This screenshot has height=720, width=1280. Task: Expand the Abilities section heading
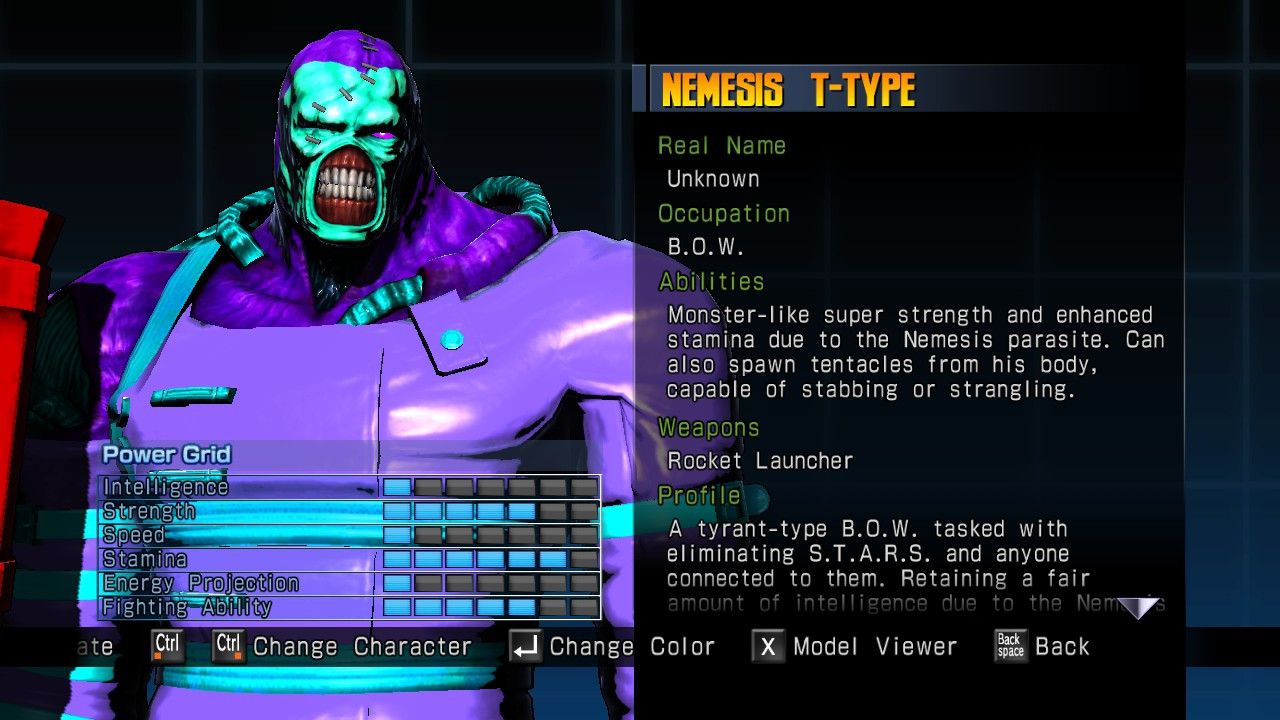(713, 282)
